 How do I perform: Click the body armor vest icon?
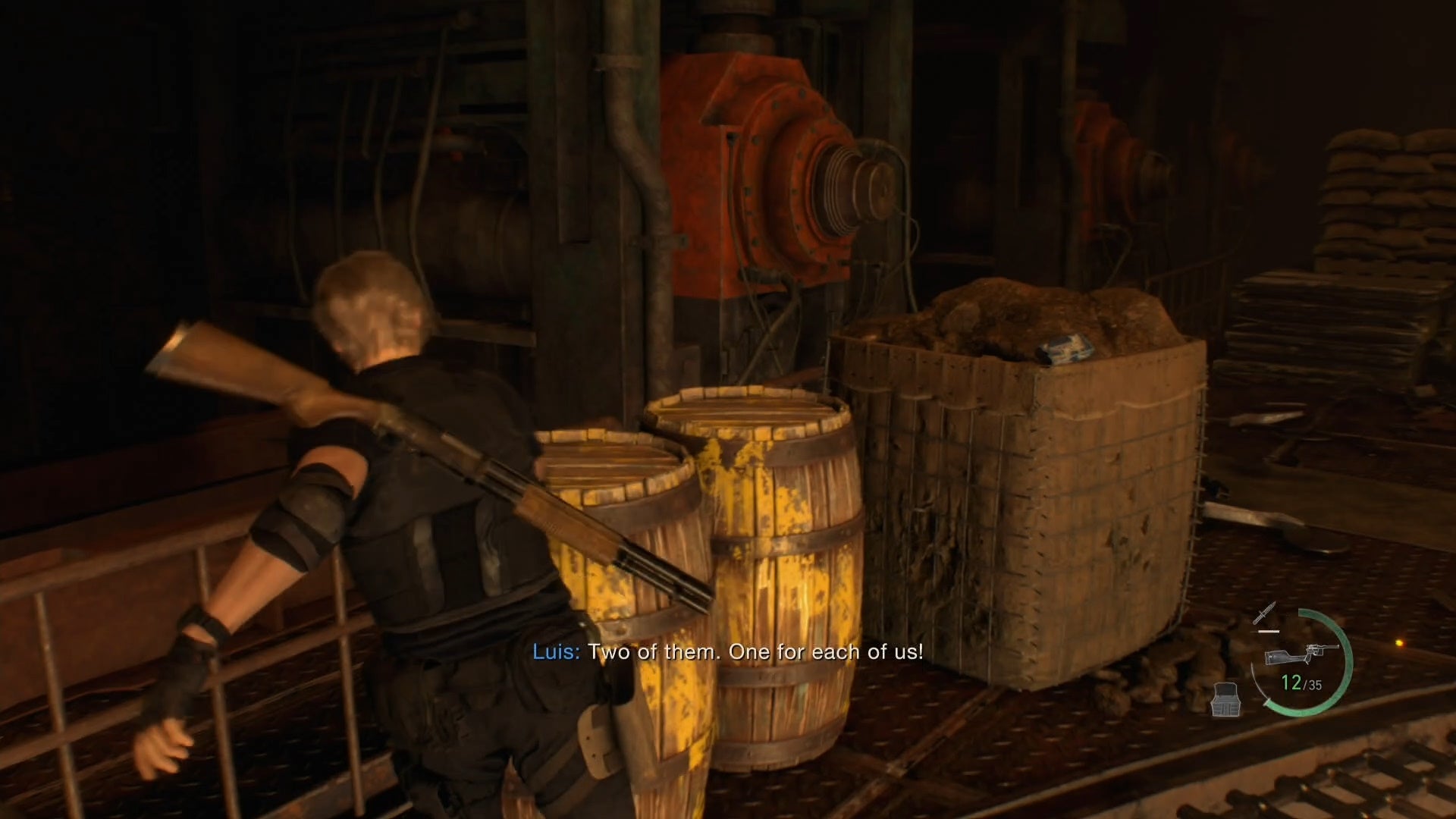pos(1226,699)
